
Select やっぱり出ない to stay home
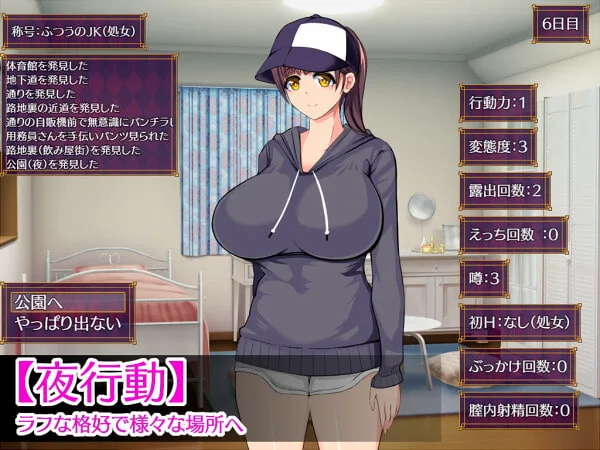pyautogui.click(x=68, y=323)
